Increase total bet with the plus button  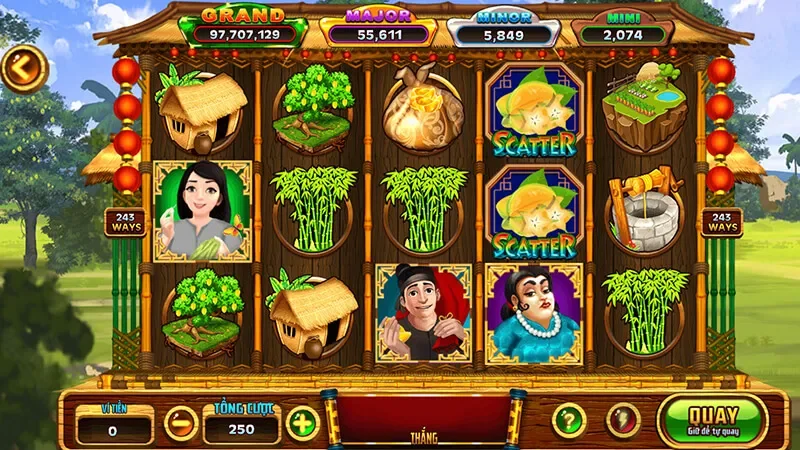[302, 422]
